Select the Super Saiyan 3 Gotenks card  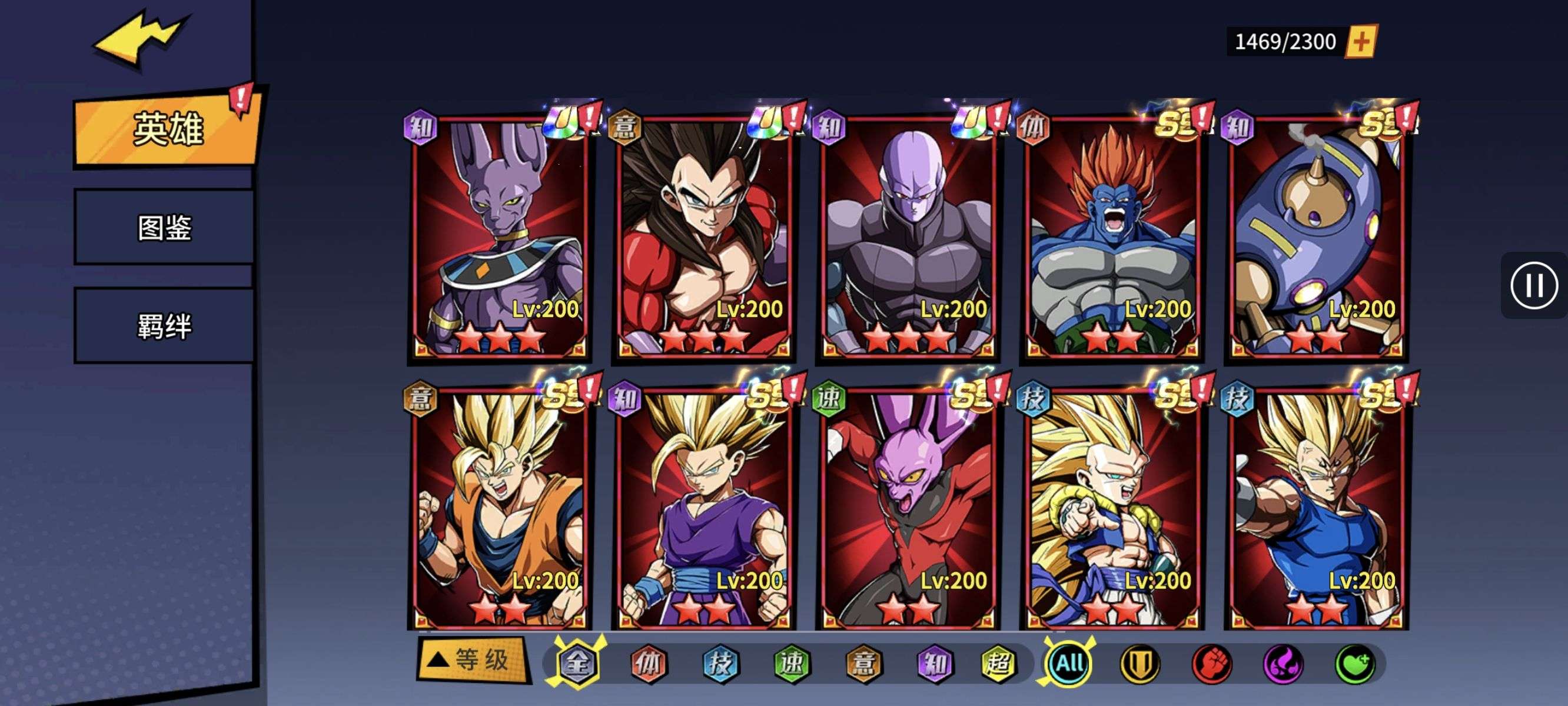click(x=1111, y=508)
